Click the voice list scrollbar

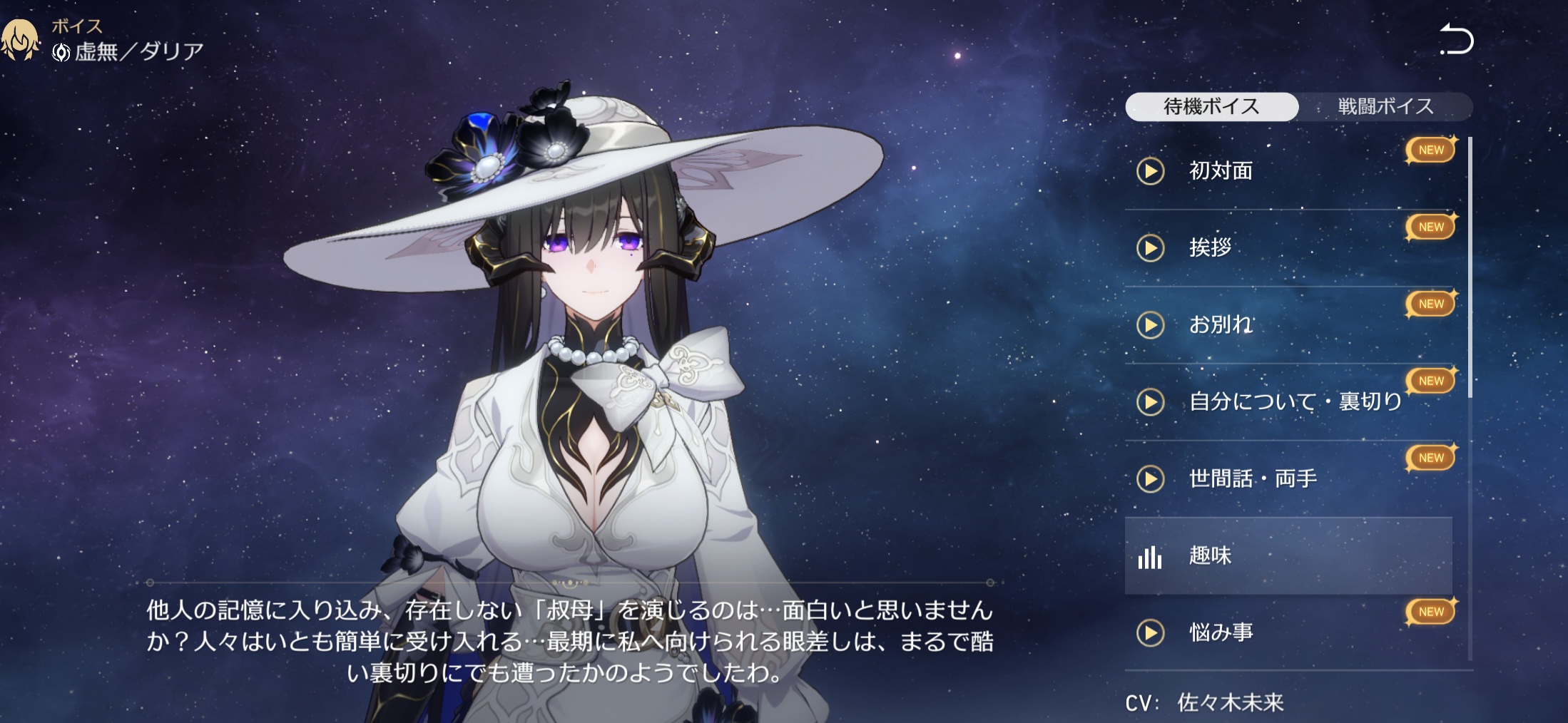tap(1470, 267)
